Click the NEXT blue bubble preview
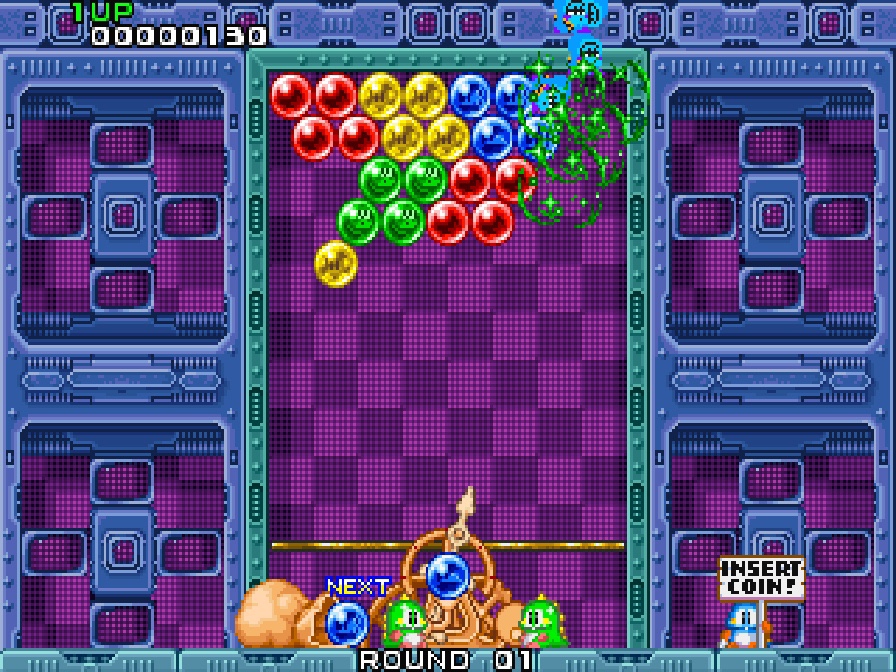Image resolution: width=896 pixels, height=672 pixels. tap(346, 622)
